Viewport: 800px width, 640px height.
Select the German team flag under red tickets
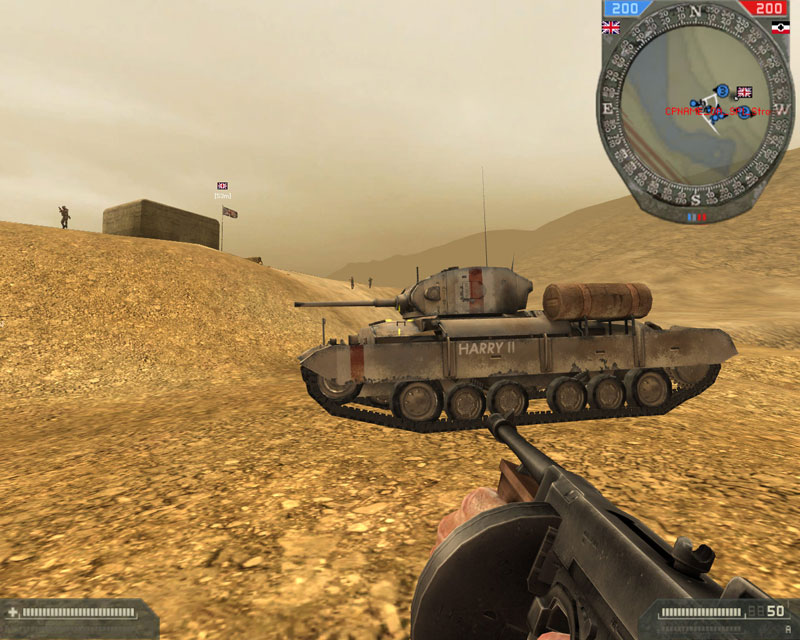(781, 28)
